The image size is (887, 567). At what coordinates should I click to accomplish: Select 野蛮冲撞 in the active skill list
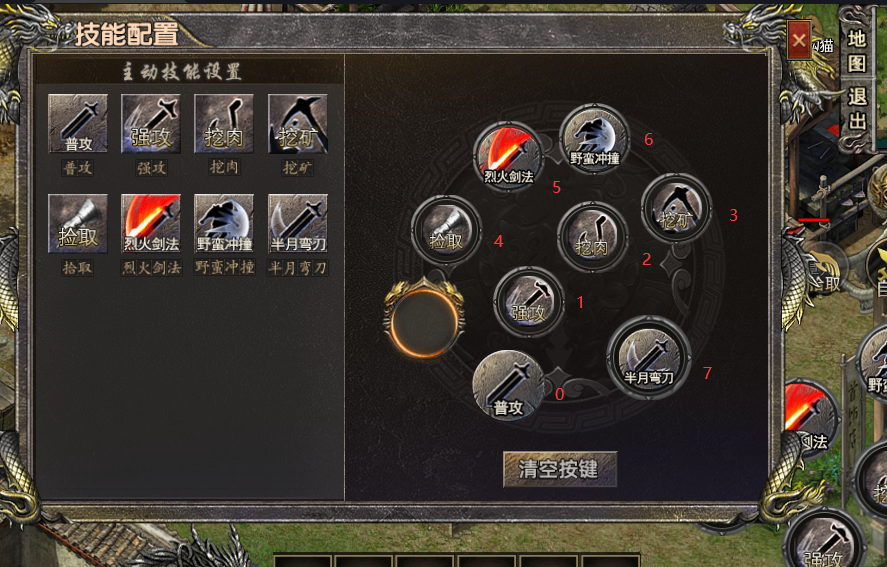[x=224, y=224]
